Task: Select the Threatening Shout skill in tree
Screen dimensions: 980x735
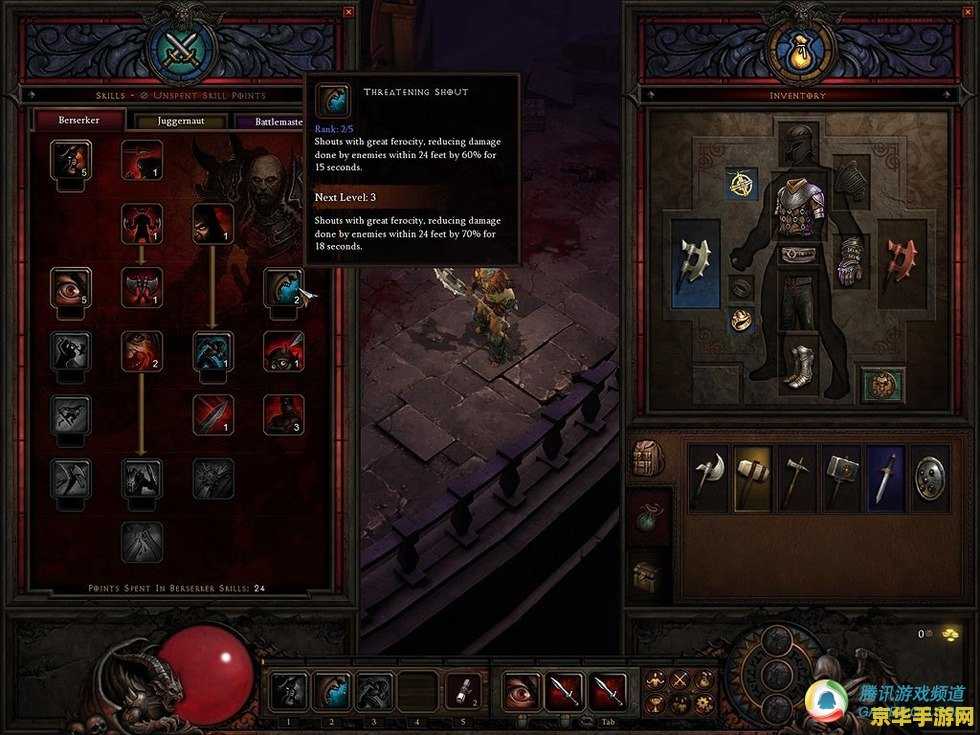Action: 283,288
